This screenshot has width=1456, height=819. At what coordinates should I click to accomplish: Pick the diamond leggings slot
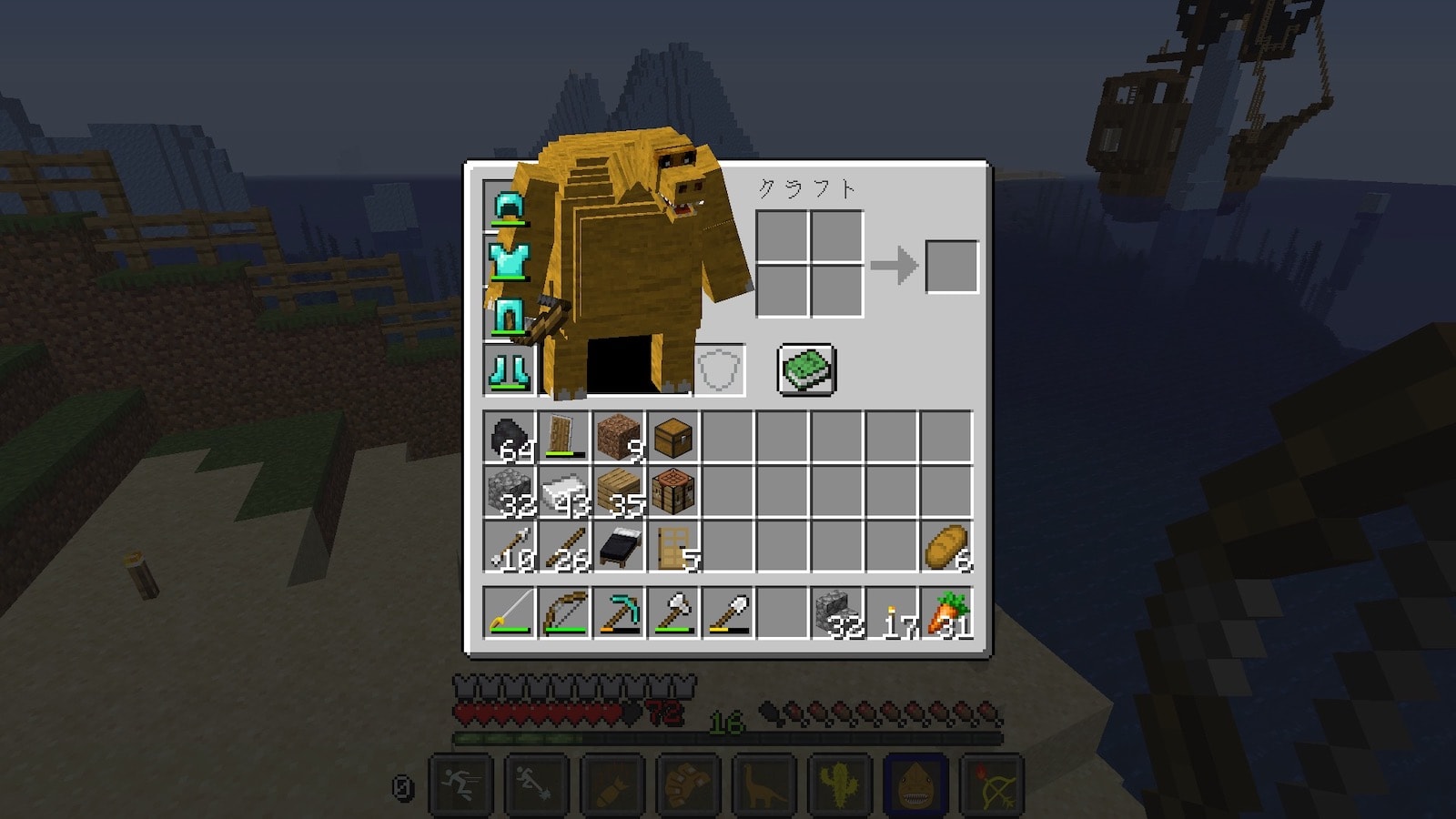(510, 315)
